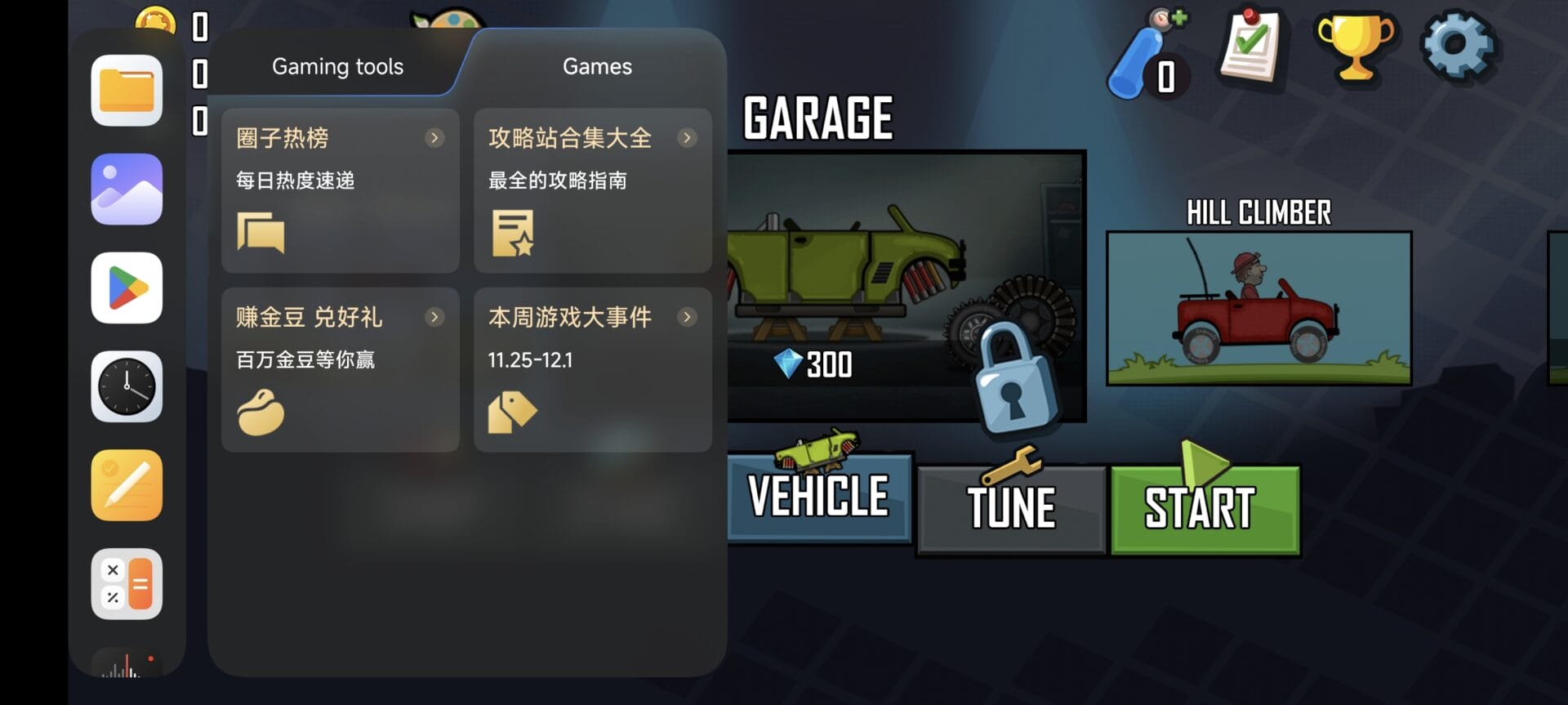Open the Clock app in sidebar
This screenshot has height=705, width=1568.
(x=127, y=387)
